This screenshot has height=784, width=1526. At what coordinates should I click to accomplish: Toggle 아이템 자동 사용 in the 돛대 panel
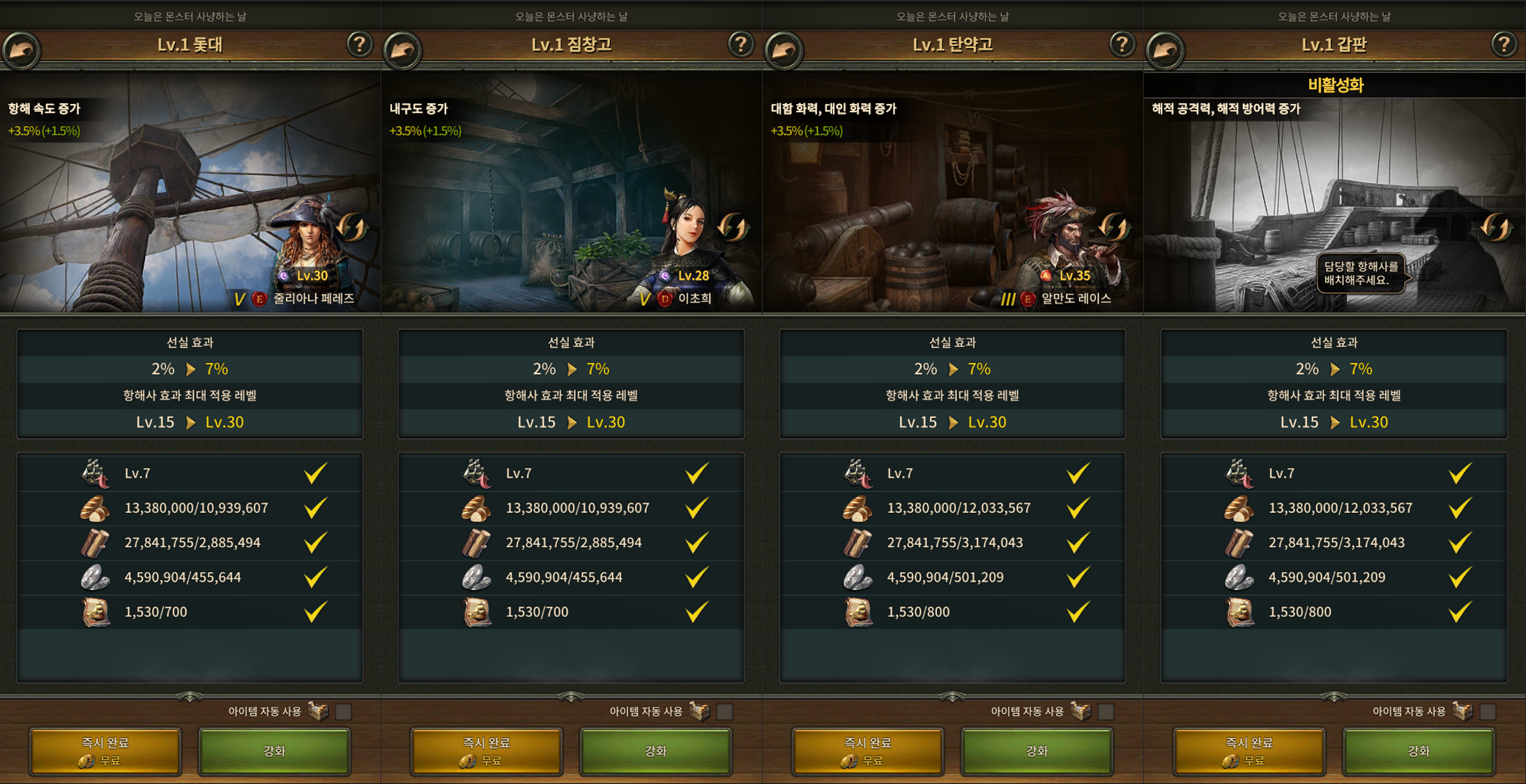point(343,712)
